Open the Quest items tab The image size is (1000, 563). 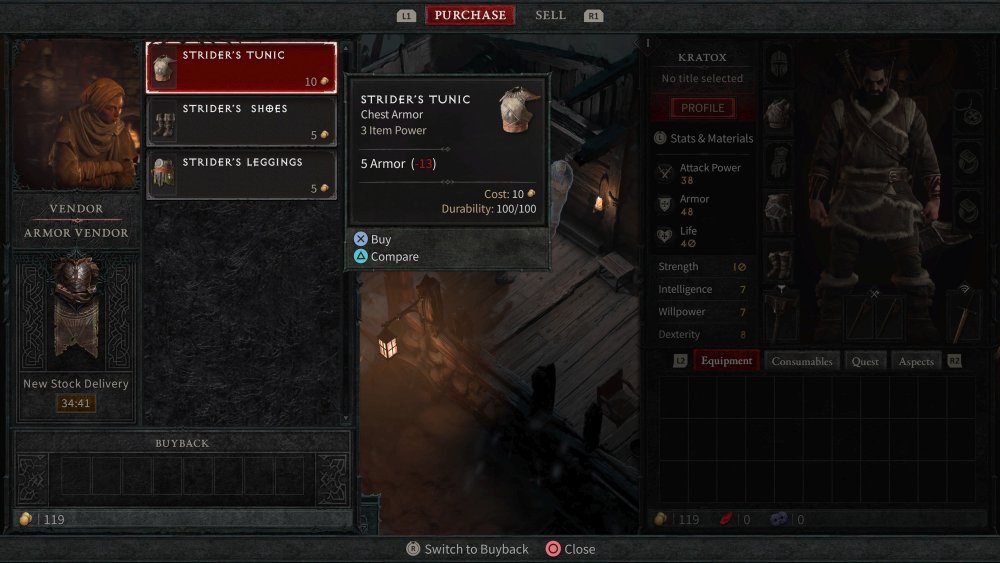(865, 361)
